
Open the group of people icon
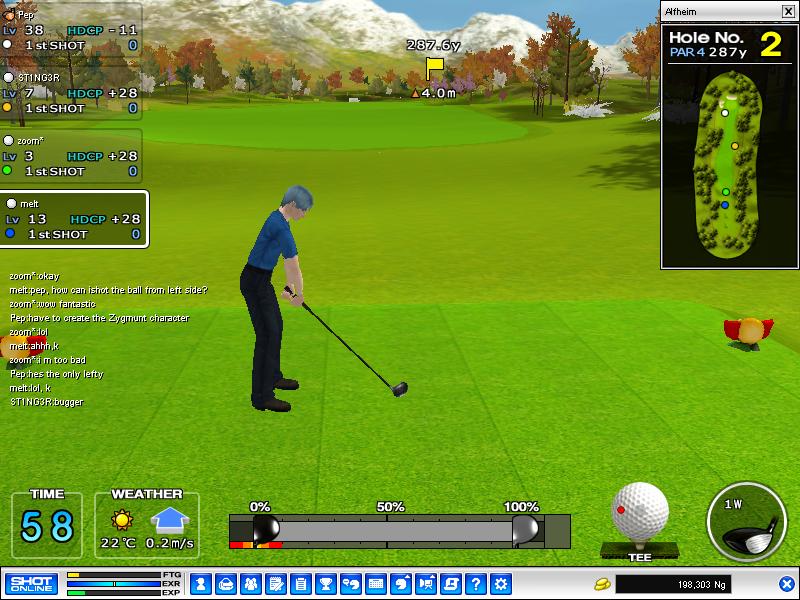click(250, 583)
